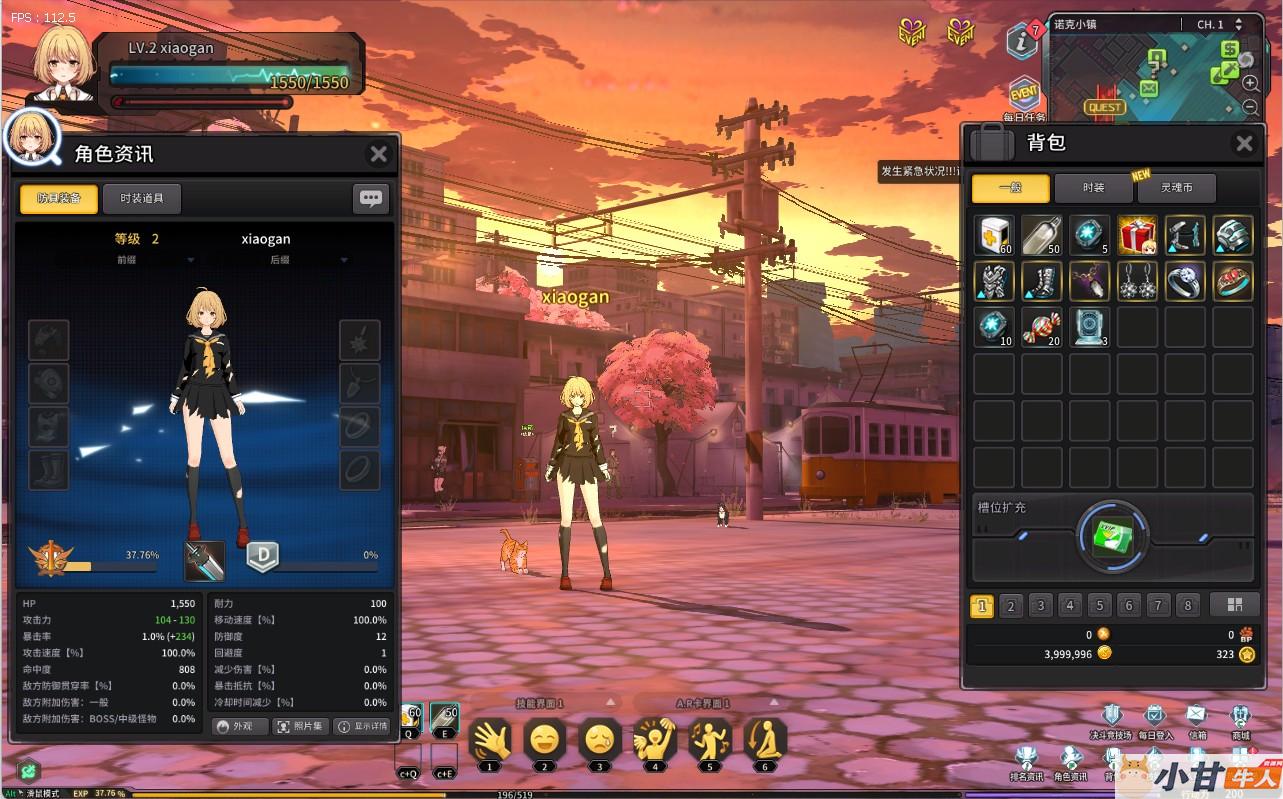Open the 外观 appearance button
Viewport: 1283px width, 799px height.
(x=240, y=727)
